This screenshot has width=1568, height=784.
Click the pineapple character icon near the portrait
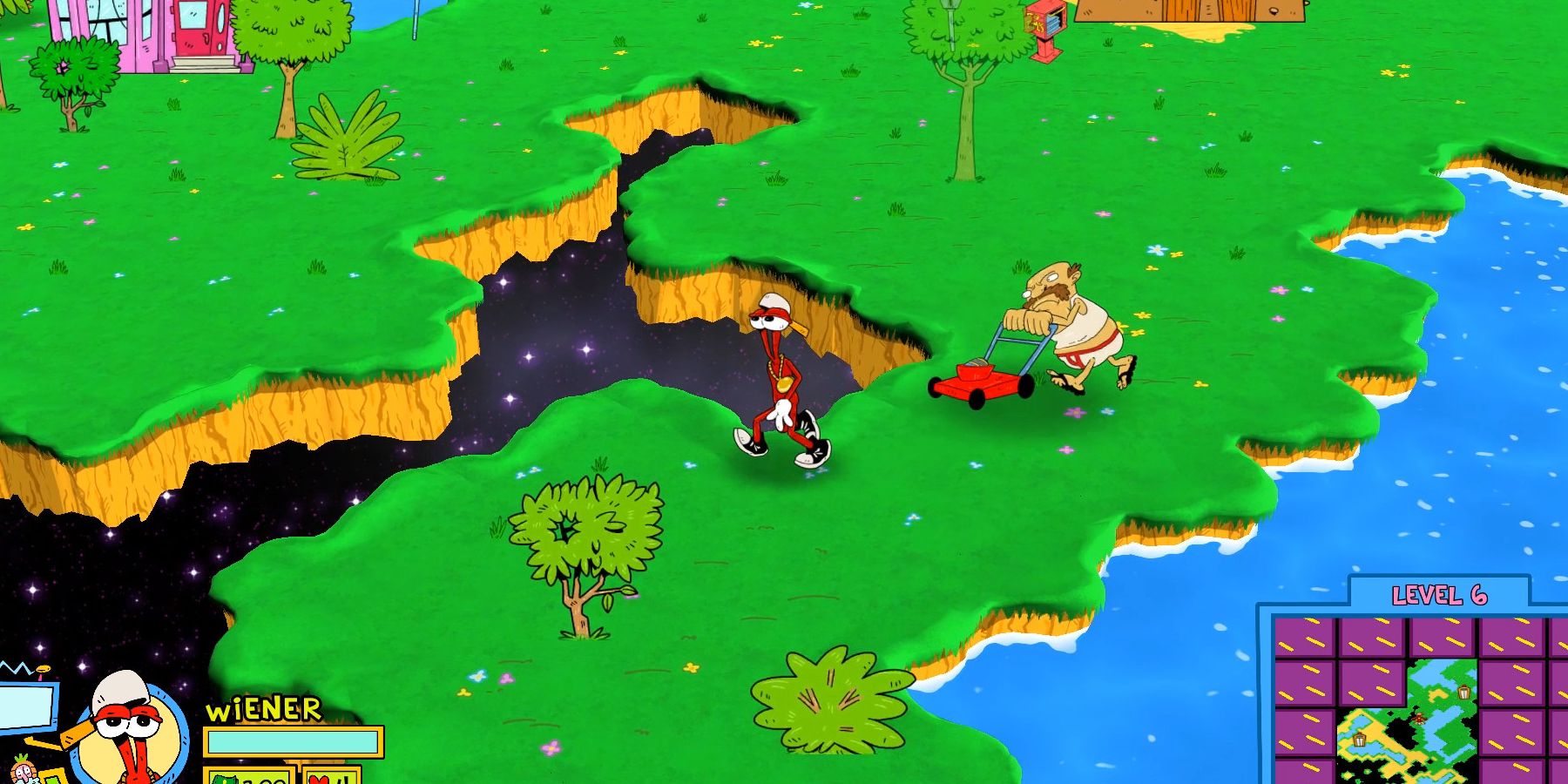point(22,771)
